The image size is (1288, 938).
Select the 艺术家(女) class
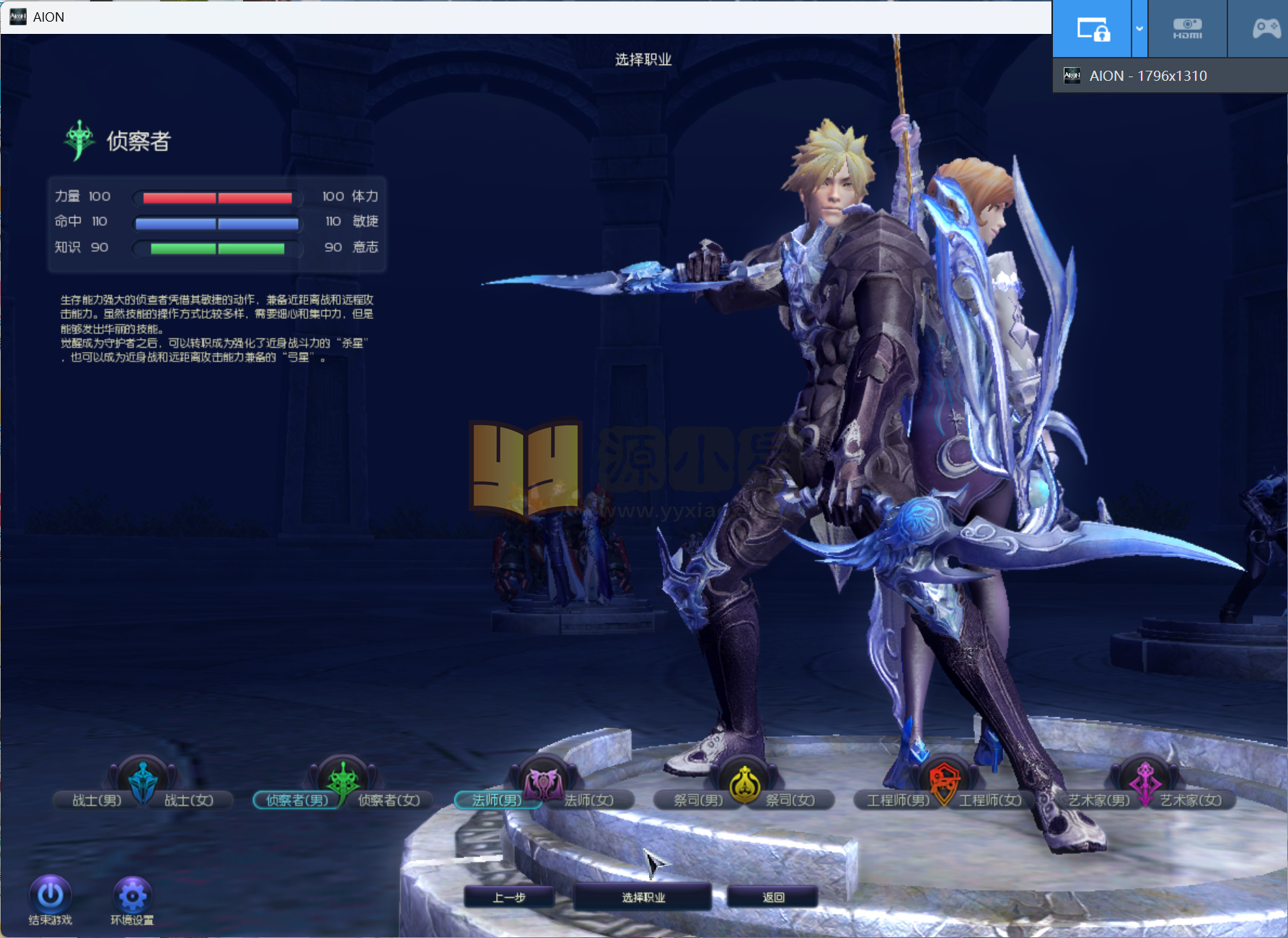1191,800
